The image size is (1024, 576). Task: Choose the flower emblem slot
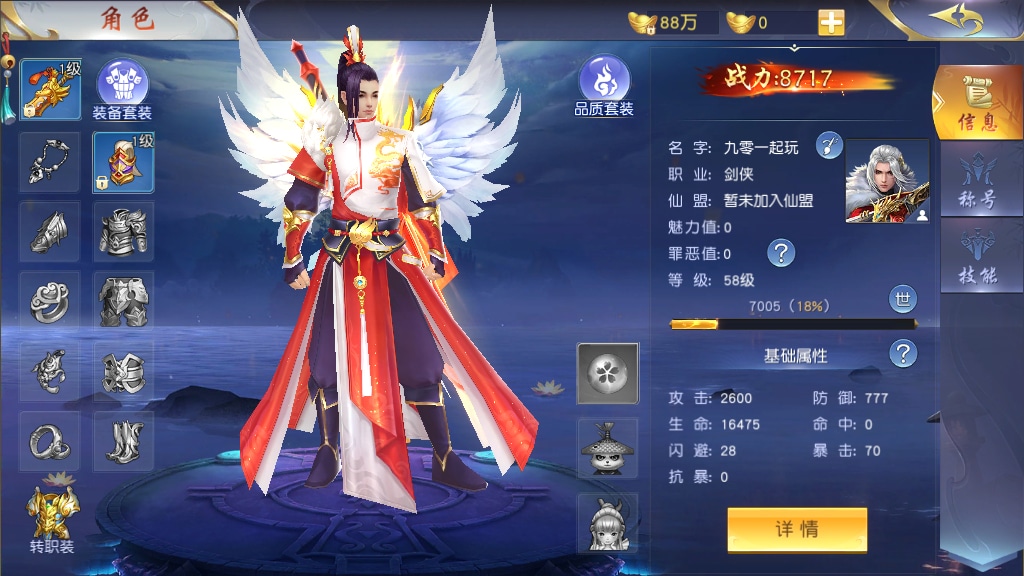[x=608, y=372]
